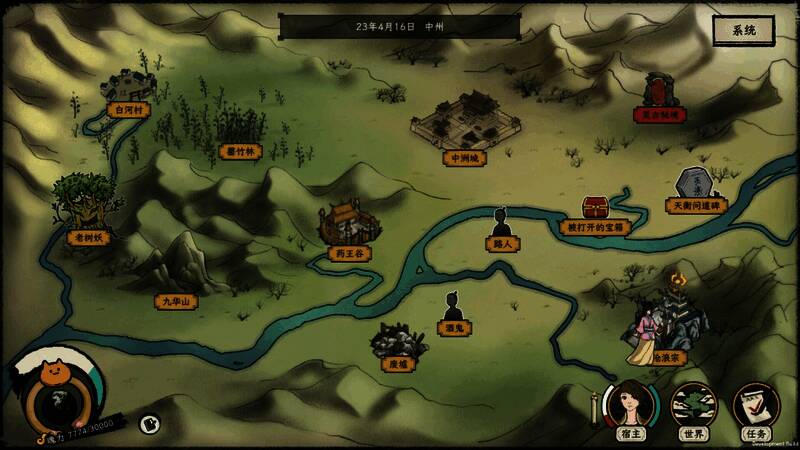Open the 系统 system menu
The height and width of the screenshot is (450, 800).
coord(744,31)
